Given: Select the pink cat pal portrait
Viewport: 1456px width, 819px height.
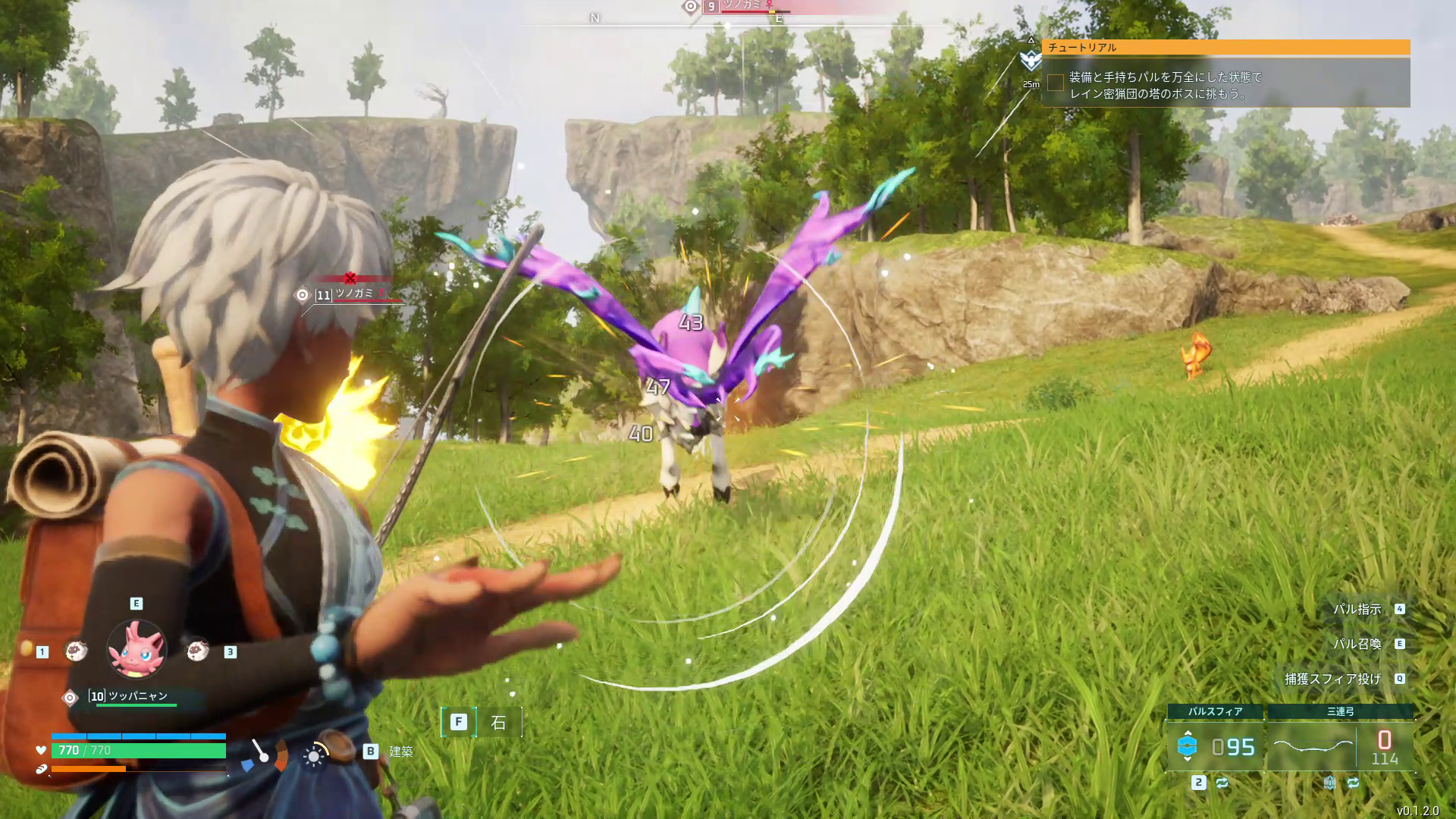Looking at the screenshot, I should tap(136, 648).
